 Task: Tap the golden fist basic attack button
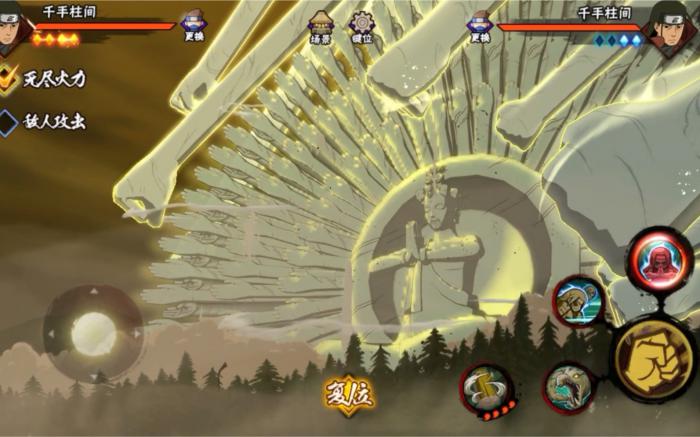[x=653, y=354]
